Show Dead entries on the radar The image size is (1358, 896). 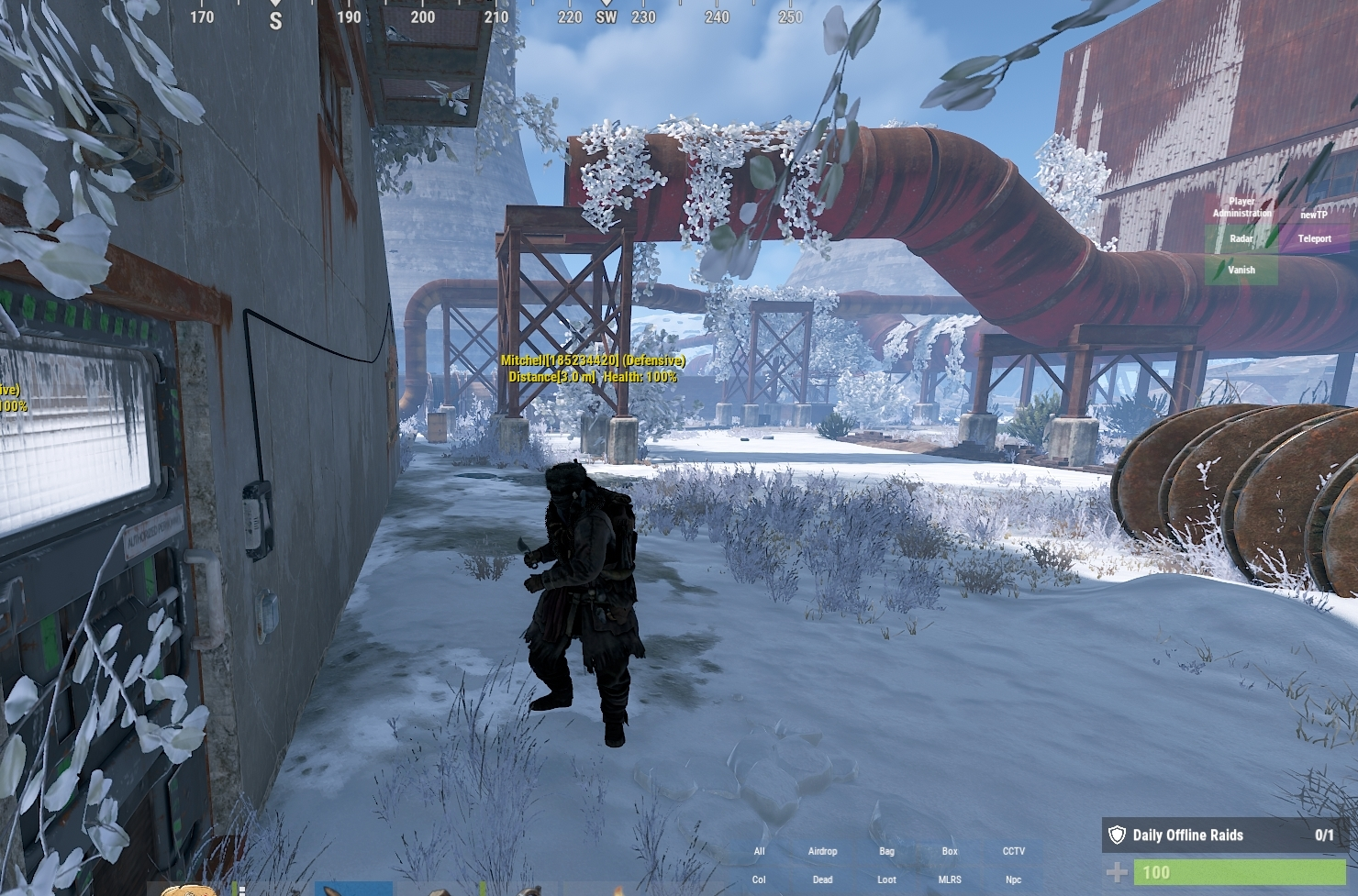(x=822, y=879)
